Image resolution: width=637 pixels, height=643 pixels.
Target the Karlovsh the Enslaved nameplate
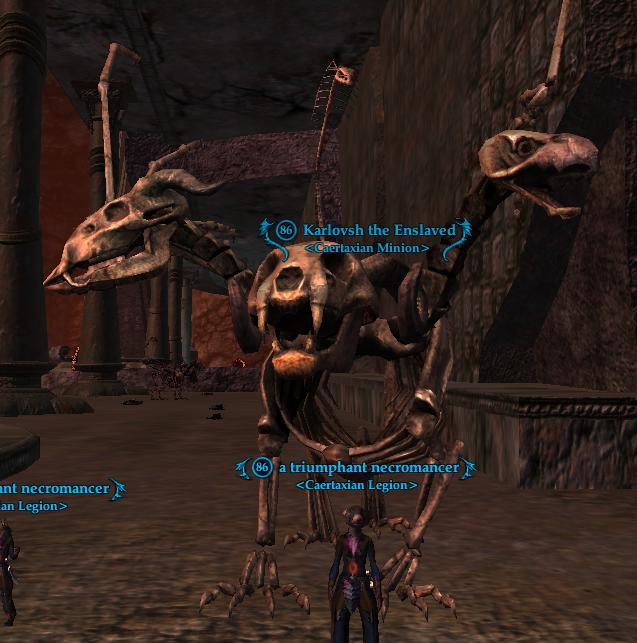point(377,230)
